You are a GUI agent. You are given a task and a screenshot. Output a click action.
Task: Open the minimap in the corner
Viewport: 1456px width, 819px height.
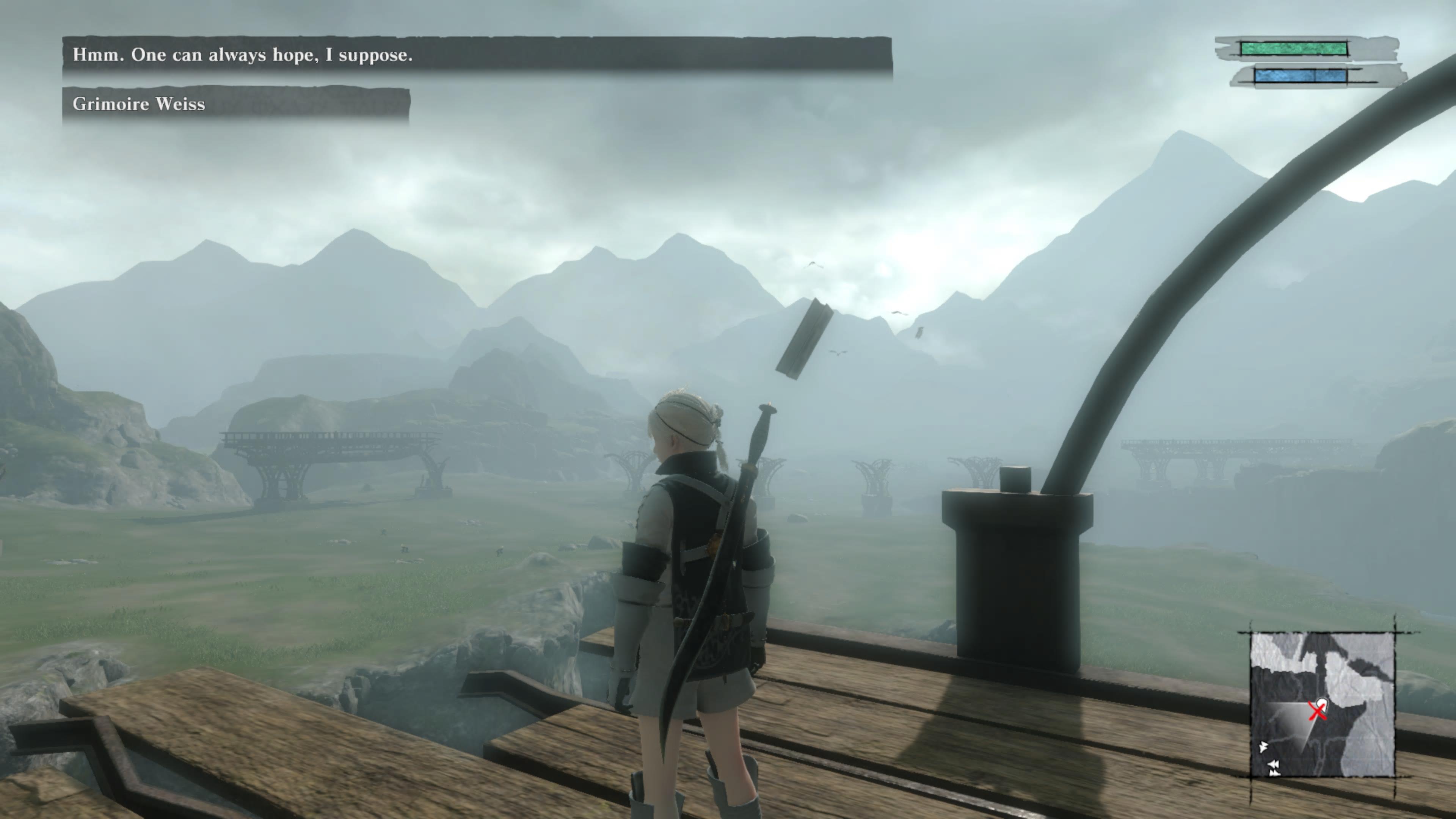pos(1322,704)
